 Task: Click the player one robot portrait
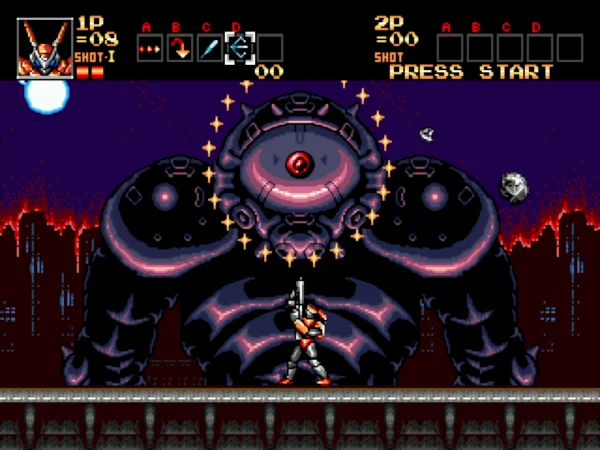coord(45,47)
